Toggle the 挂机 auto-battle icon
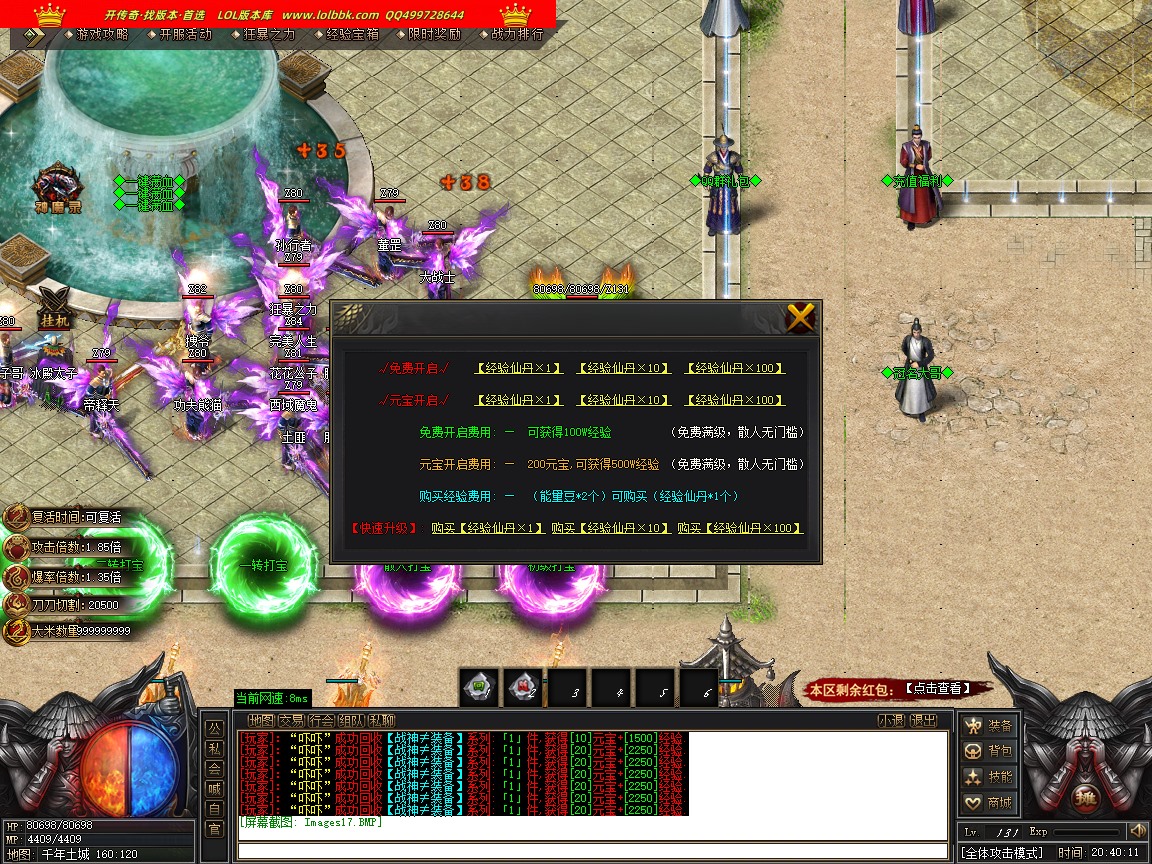The width and height of the screenshot is (1152, 864). pos(53,308)
